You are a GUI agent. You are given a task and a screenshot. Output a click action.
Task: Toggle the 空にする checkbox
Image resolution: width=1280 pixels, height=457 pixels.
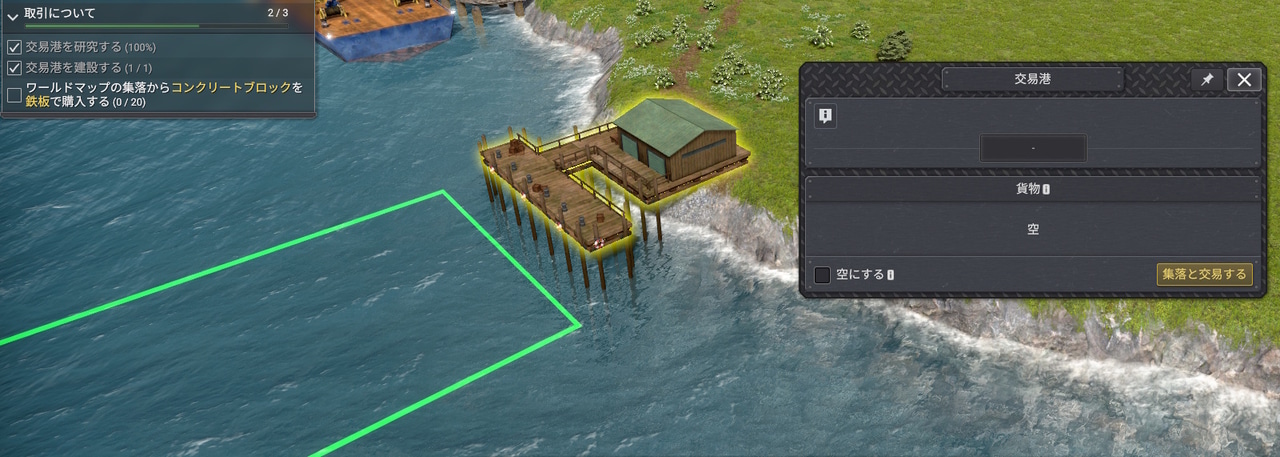point(823,275)
